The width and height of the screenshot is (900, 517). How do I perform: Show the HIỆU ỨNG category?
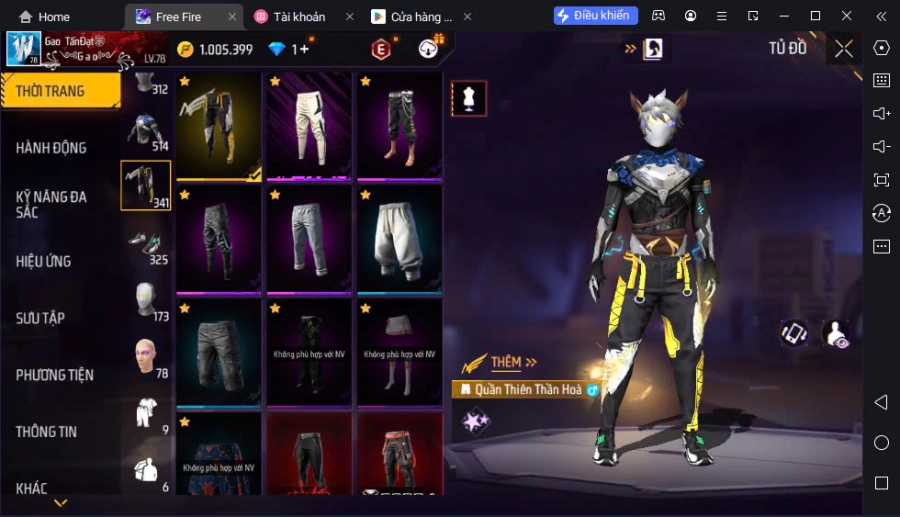pyautogui.click(x=44, y=261)
